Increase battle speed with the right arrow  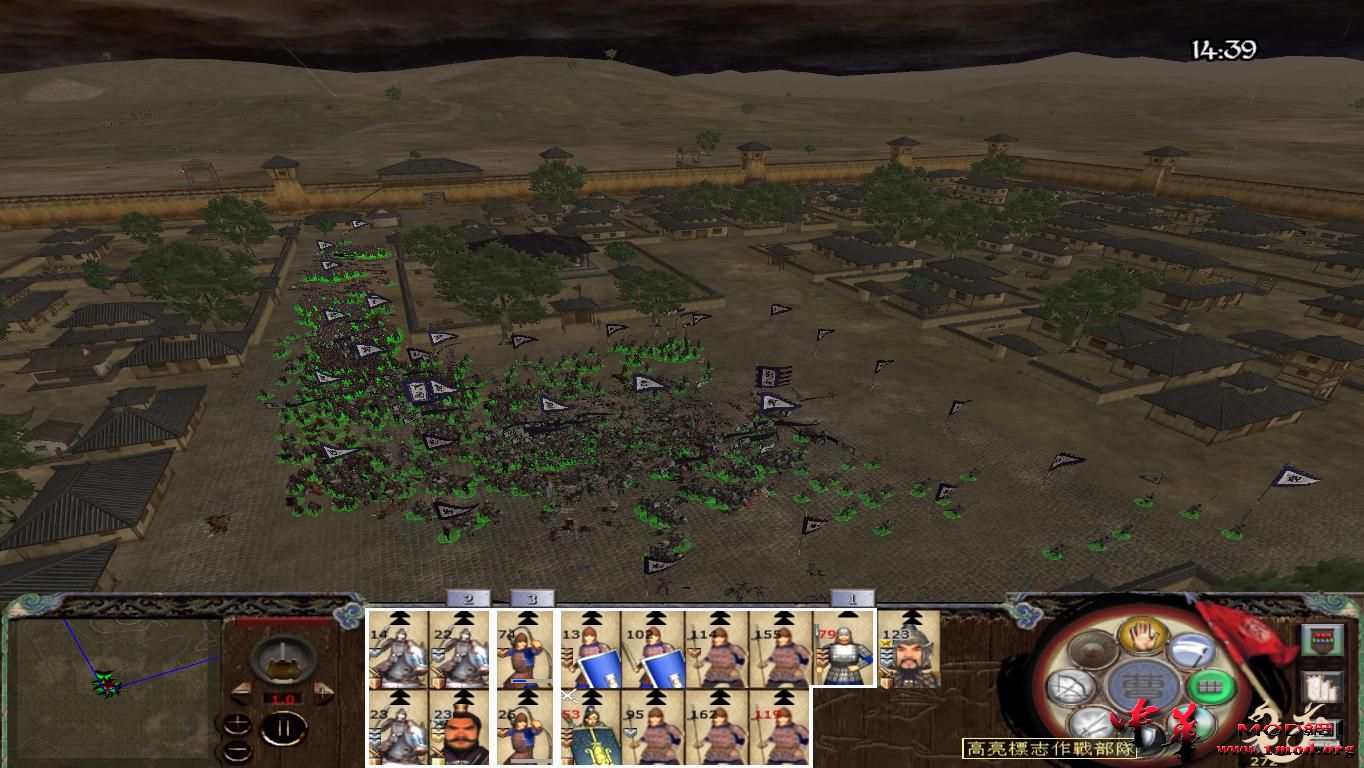(x=324, y=692)
